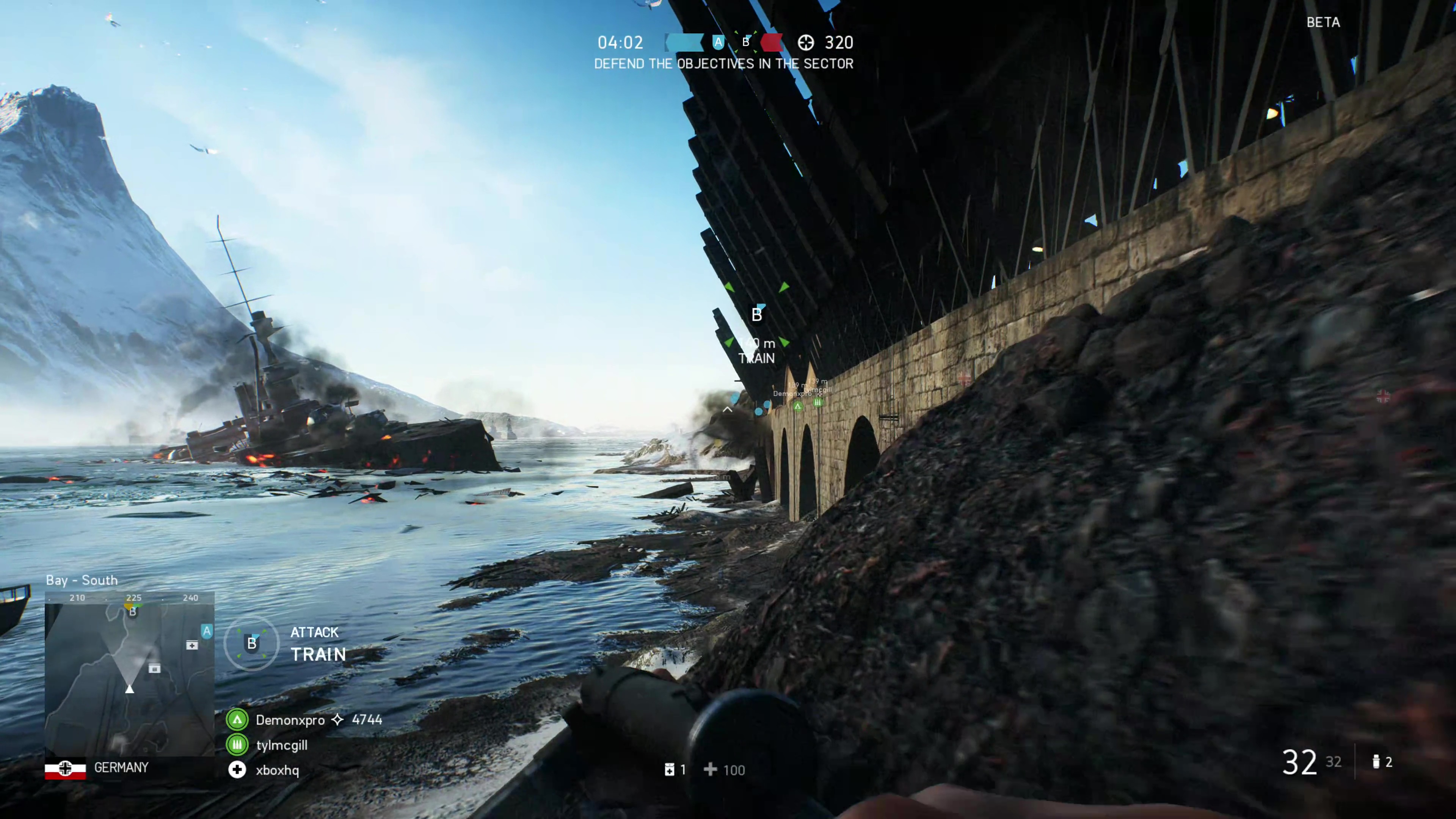Click the DEFEND THE OBJECTIVES IN THE SECTOR text
This screenshot has width=1456, height=819.
[x=724, y=64]
